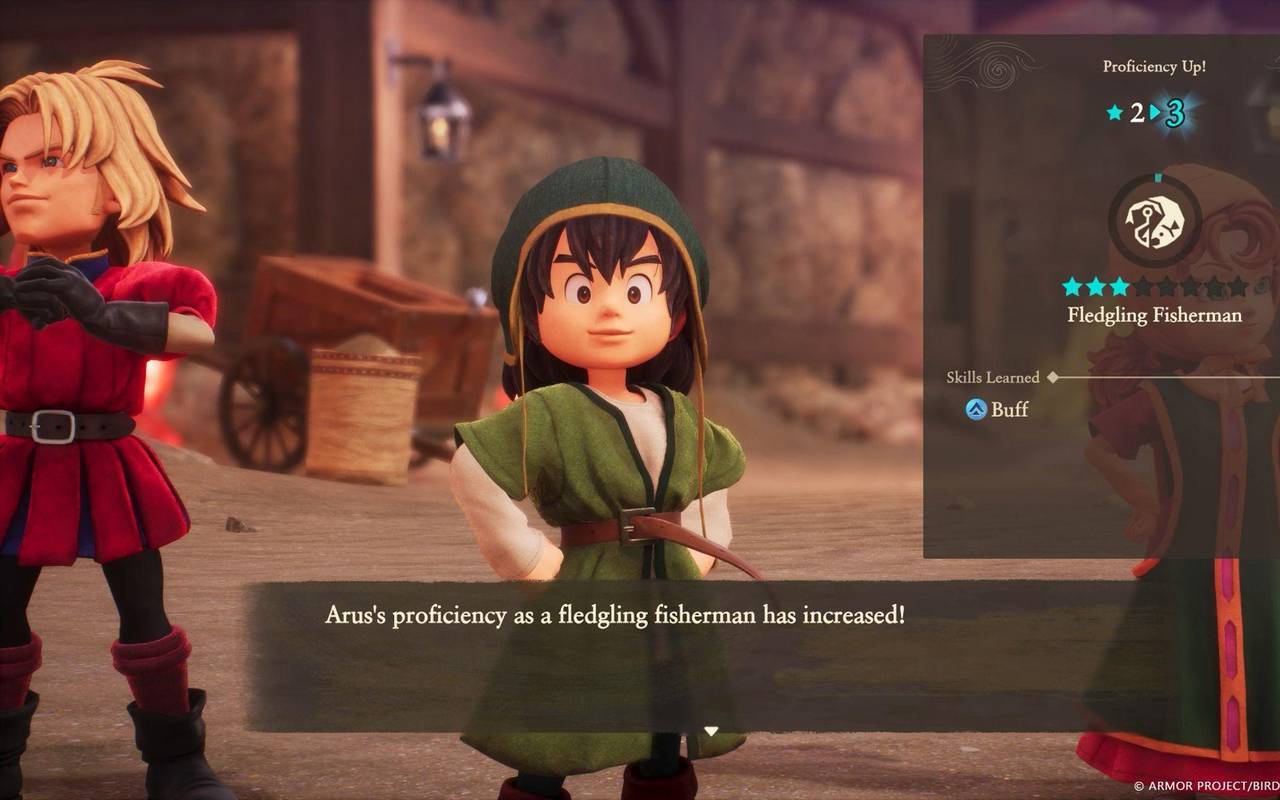Select the Proficiency Up! header

click(1155, 65)
